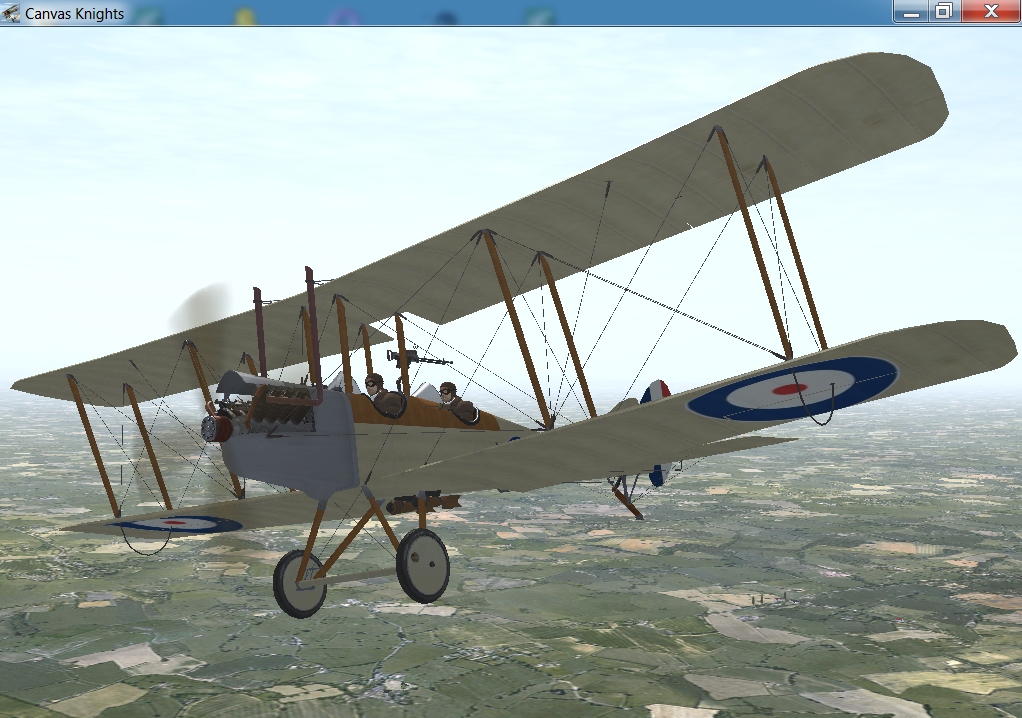Image resolution: width=1022 pixels, height=718 pixels.
Task: Close the Canvas Knights window
Action: click(x=991, y=11)
